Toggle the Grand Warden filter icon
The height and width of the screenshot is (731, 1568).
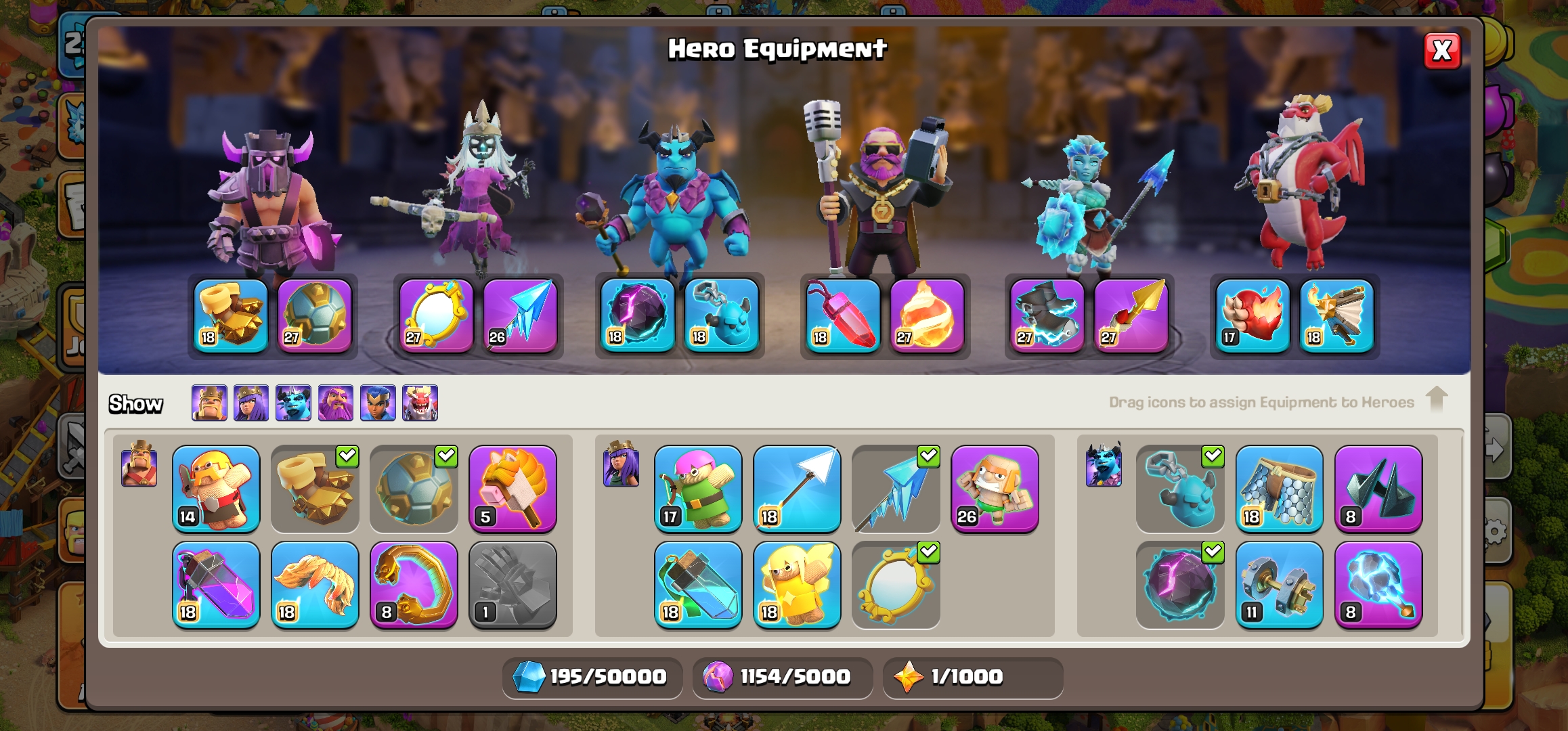(336, 403)
